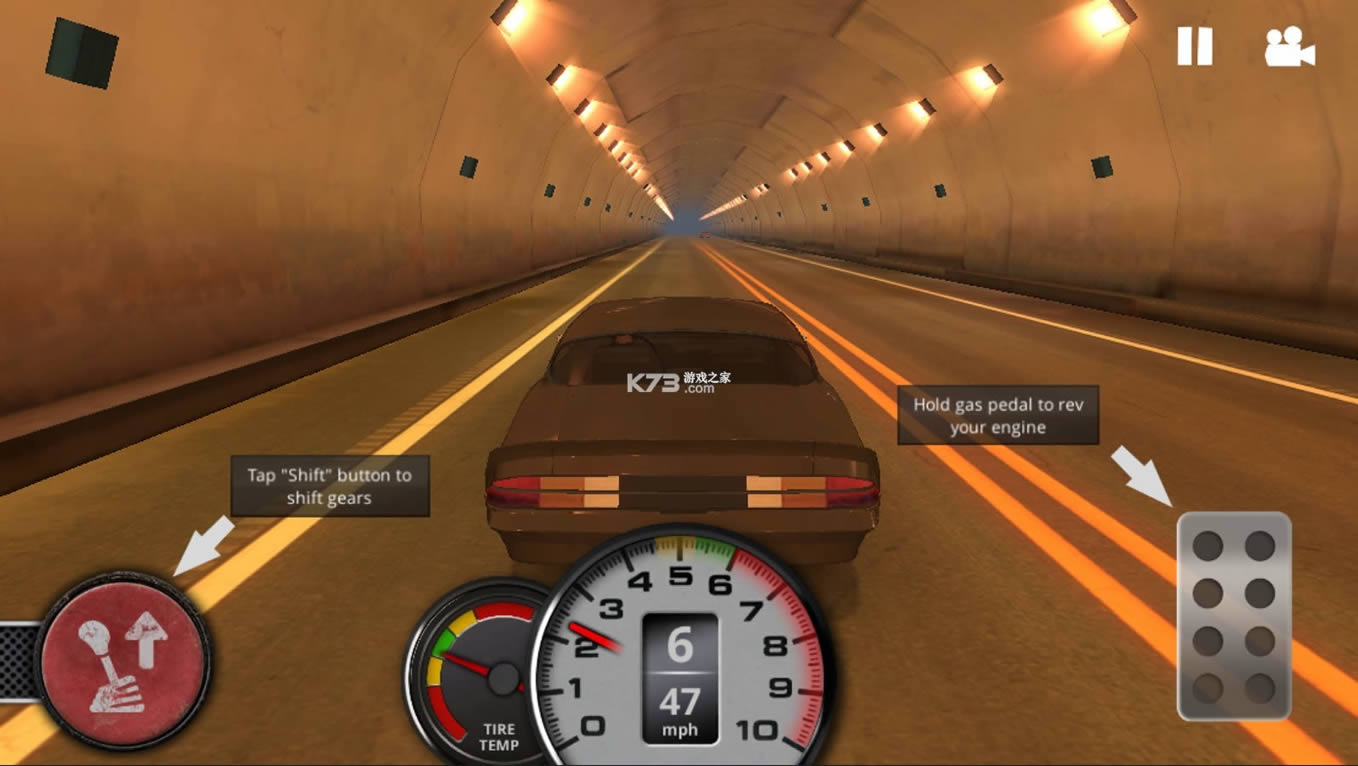Image resolution: width=1358 pixels, height=766 pixels.
Task: Pause the race
Action: [1194, 46]
